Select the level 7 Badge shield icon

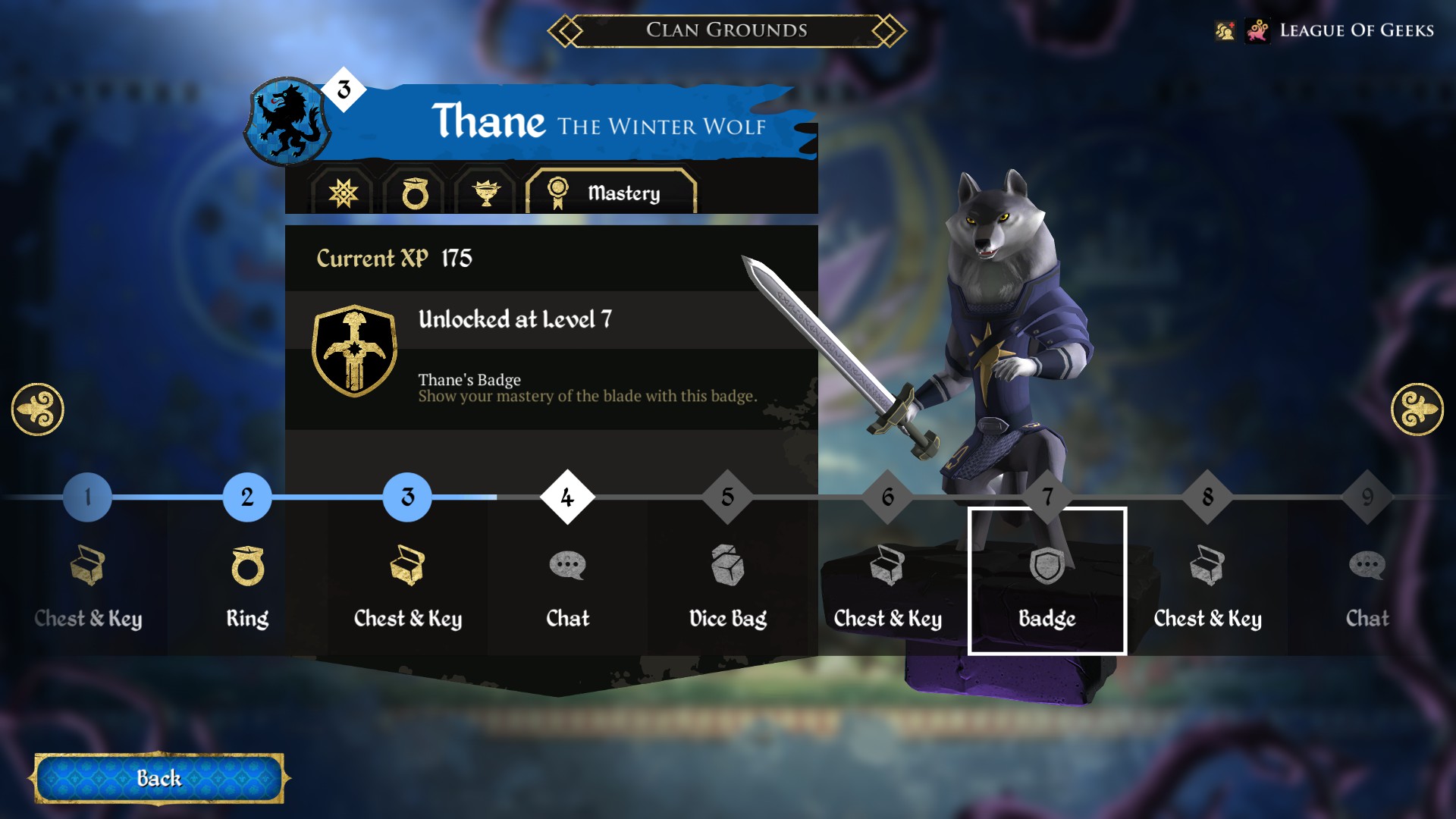click(x=1048, y=566)
